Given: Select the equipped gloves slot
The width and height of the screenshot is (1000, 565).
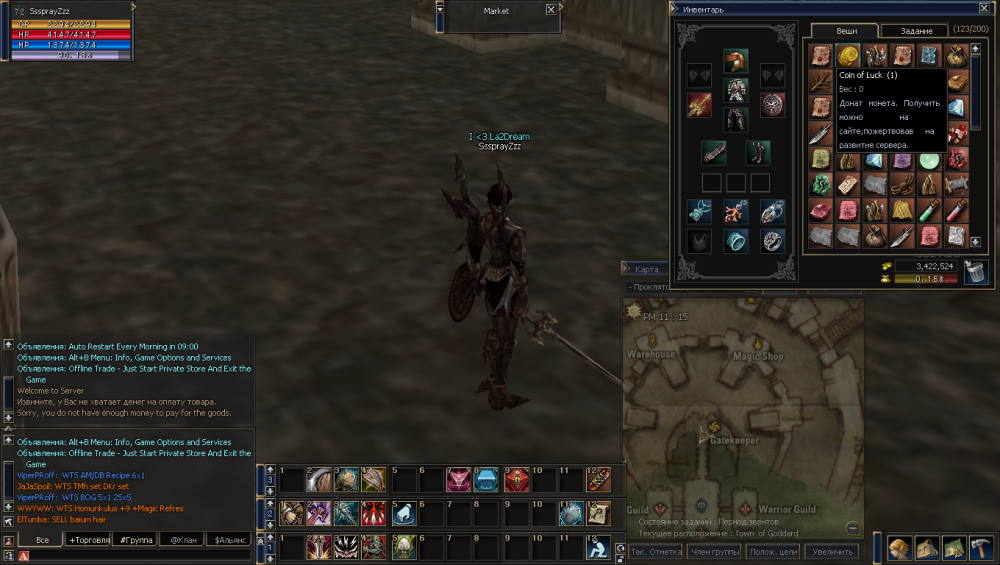Looking at the screenshot, I should tap(714, 152).
